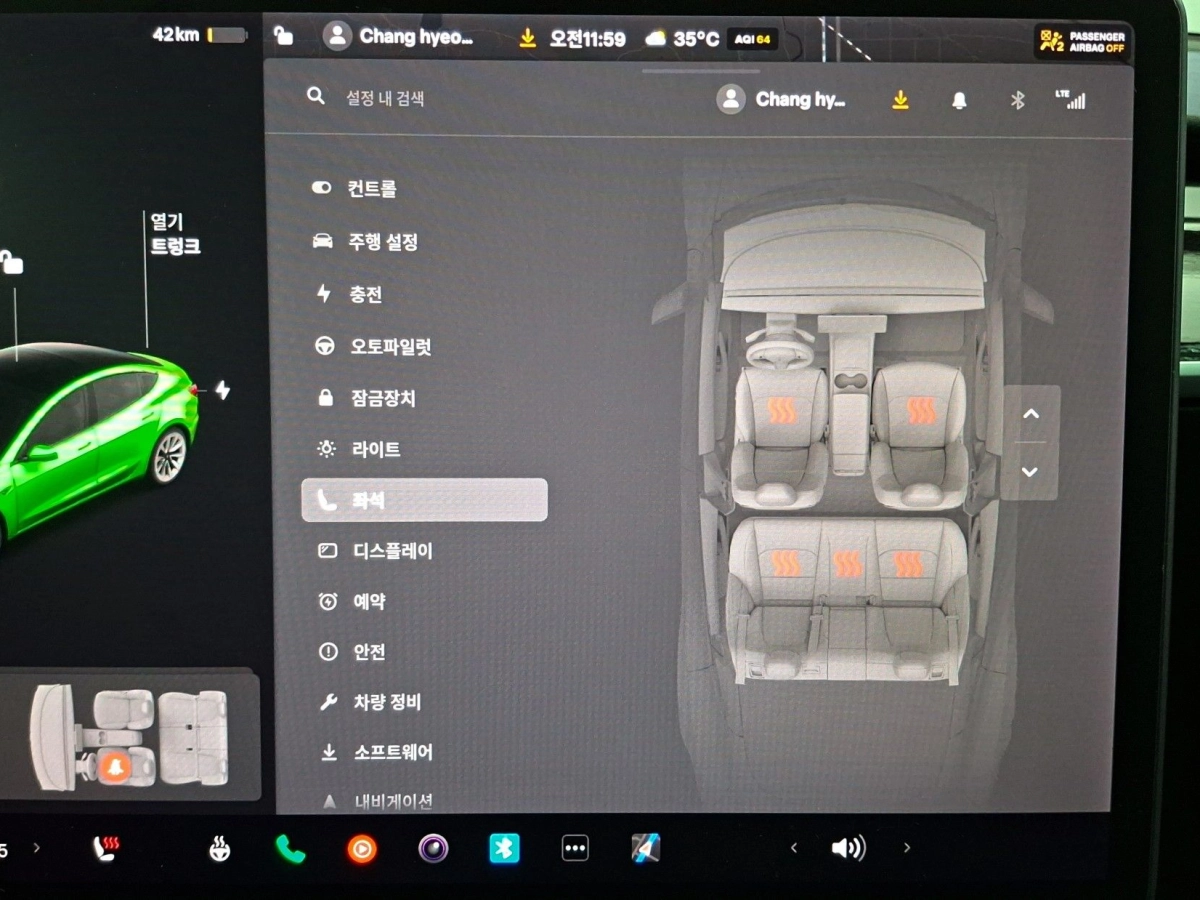Open the green phone app

(290, 849)
